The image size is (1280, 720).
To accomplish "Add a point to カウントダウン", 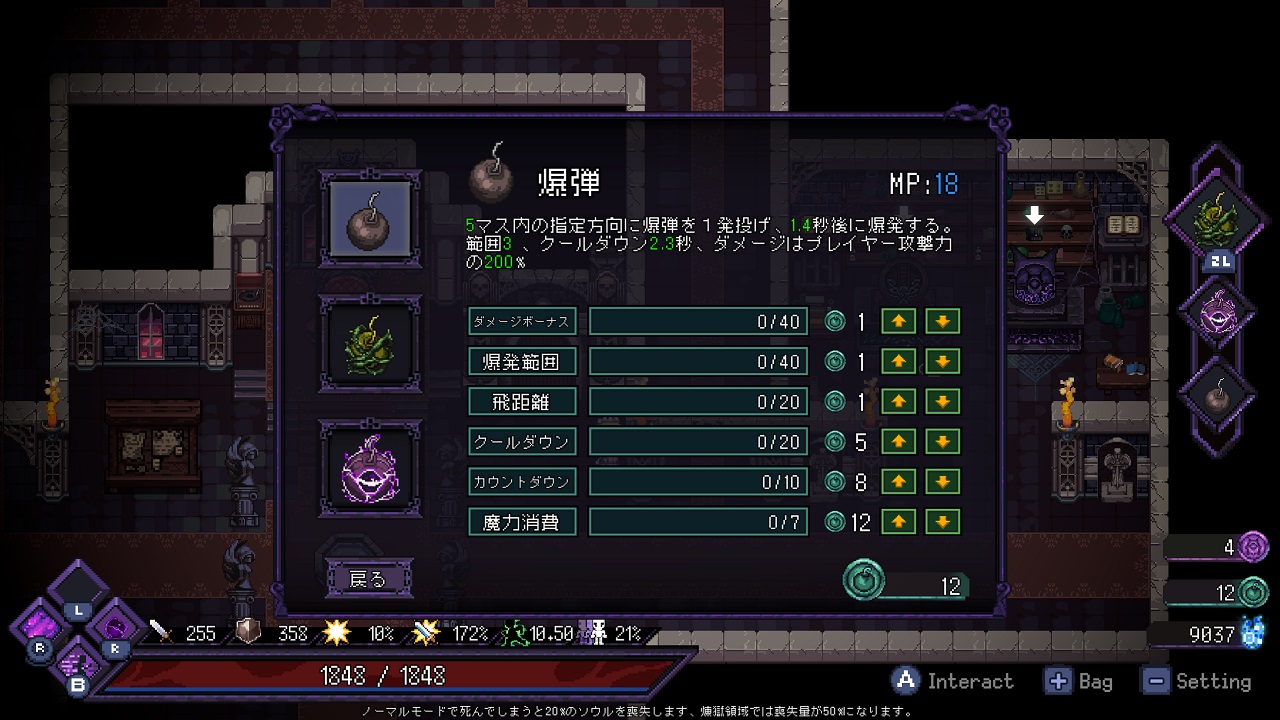I will [898, 481].
